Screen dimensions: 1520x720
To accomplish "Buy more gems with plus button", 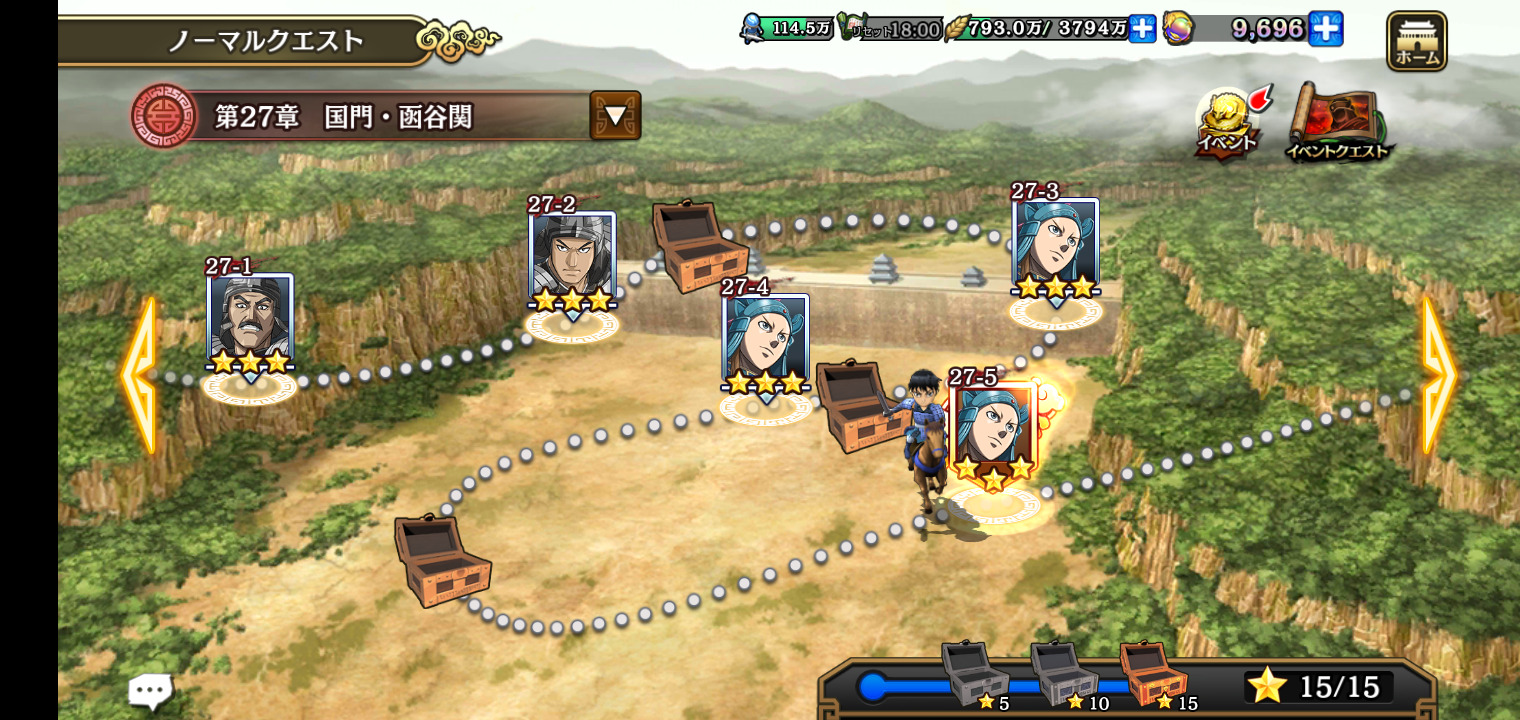I will [1325, 28].
